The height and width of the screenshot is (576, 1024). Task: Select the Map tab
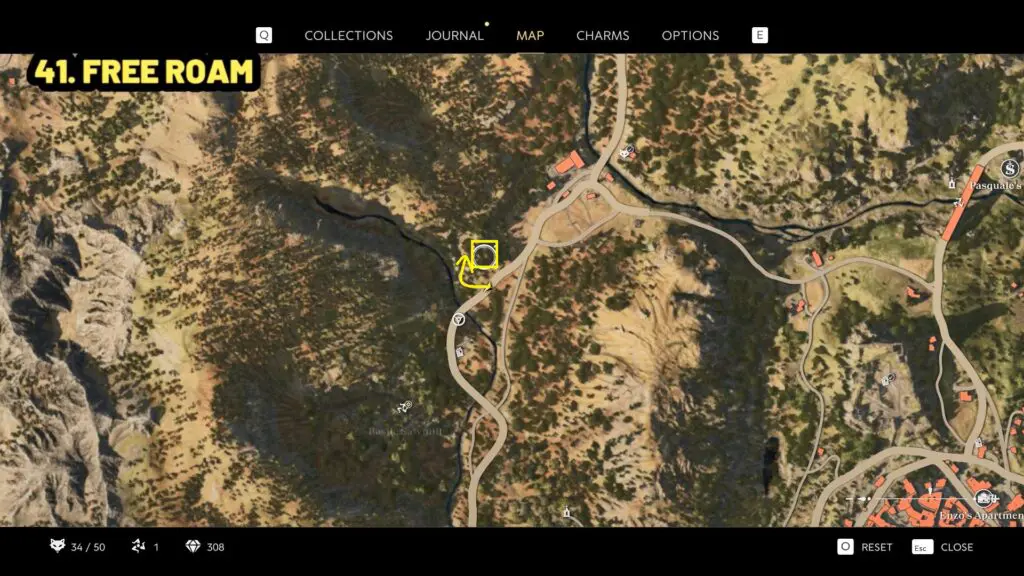530,35
